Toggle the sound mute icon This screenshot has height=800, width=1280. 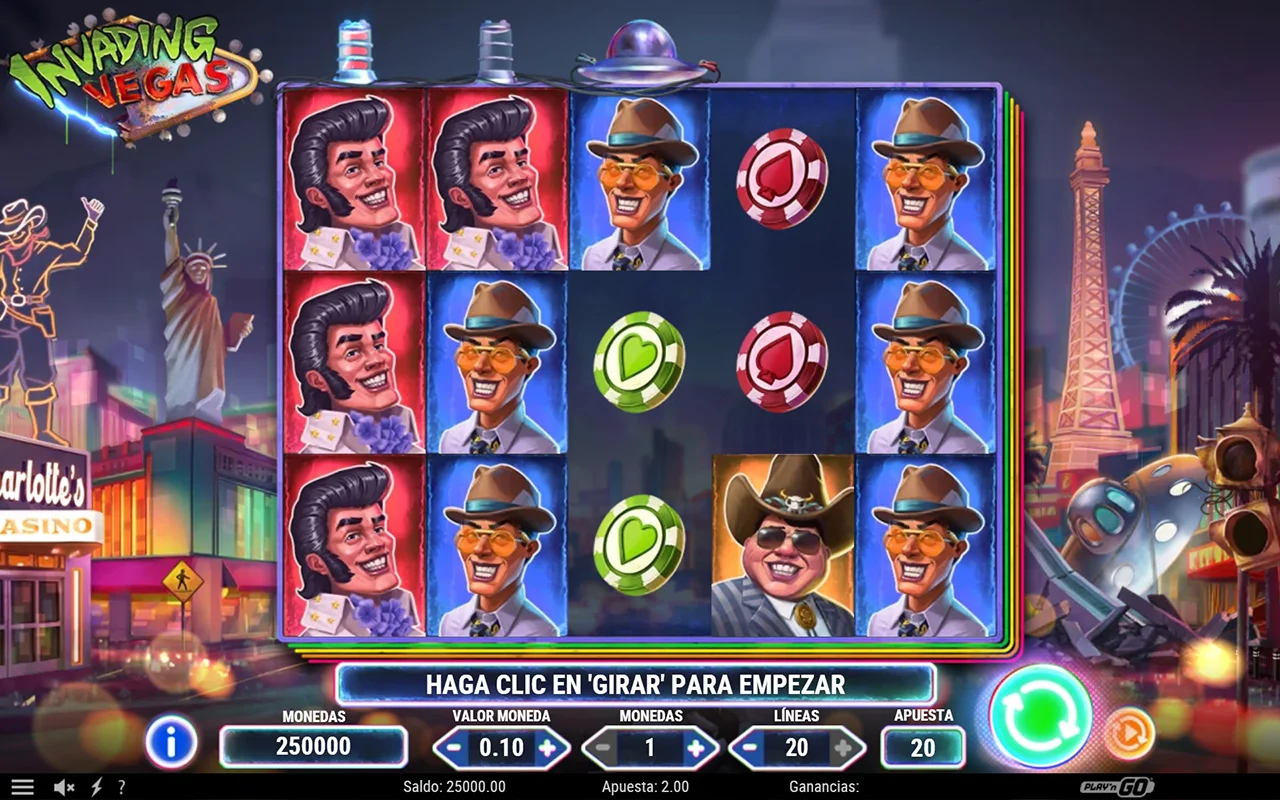point(64,787)
